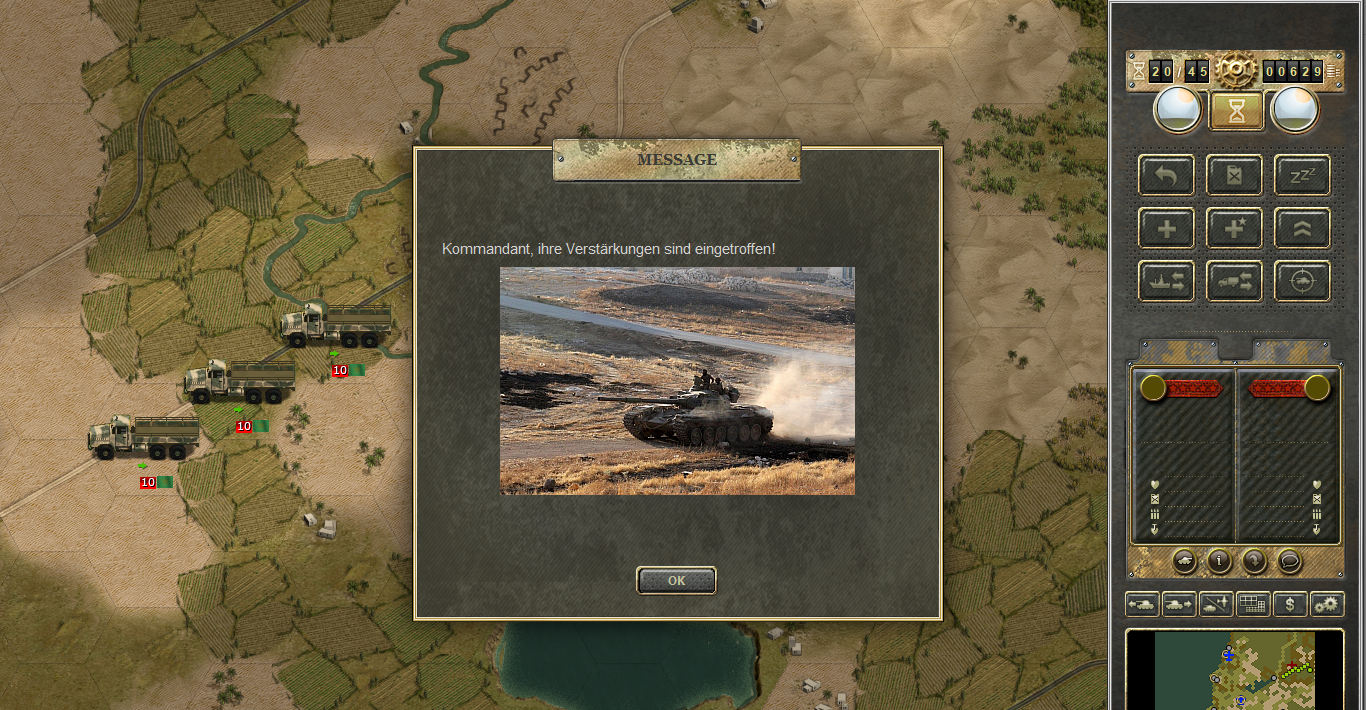Open the unit list grid button

(1253, 604)
